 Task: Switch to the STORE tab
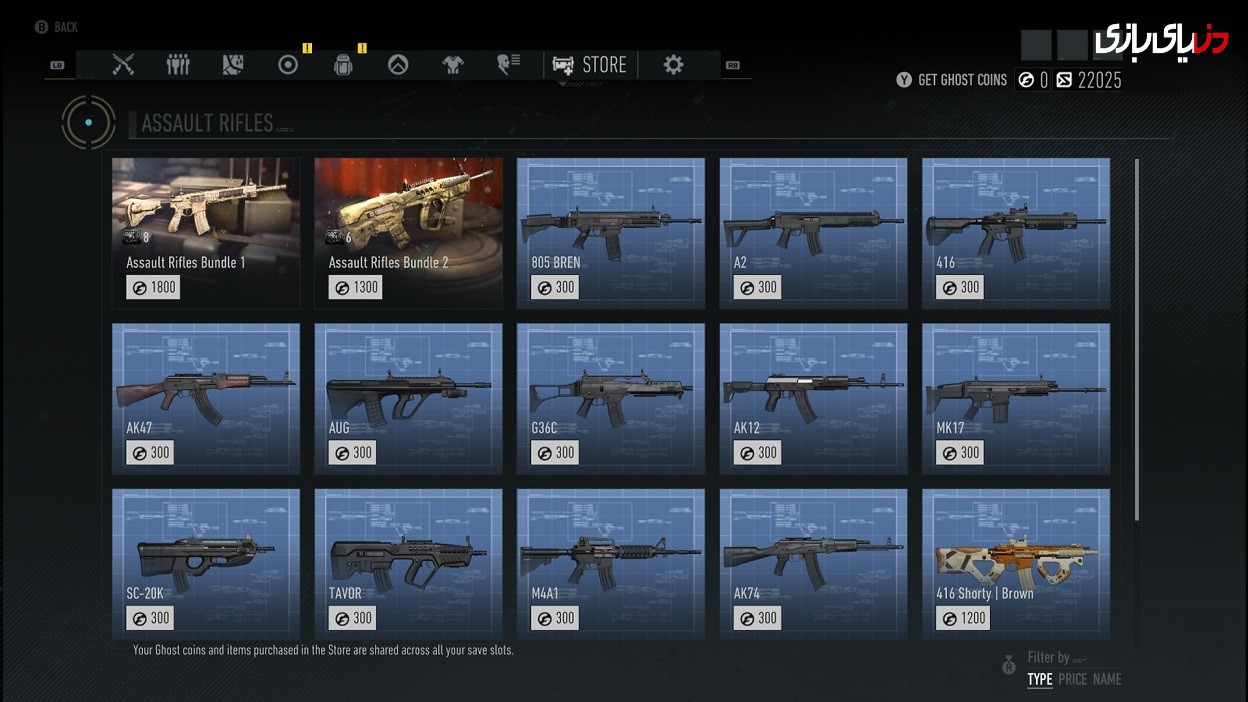tap(590, 65)
